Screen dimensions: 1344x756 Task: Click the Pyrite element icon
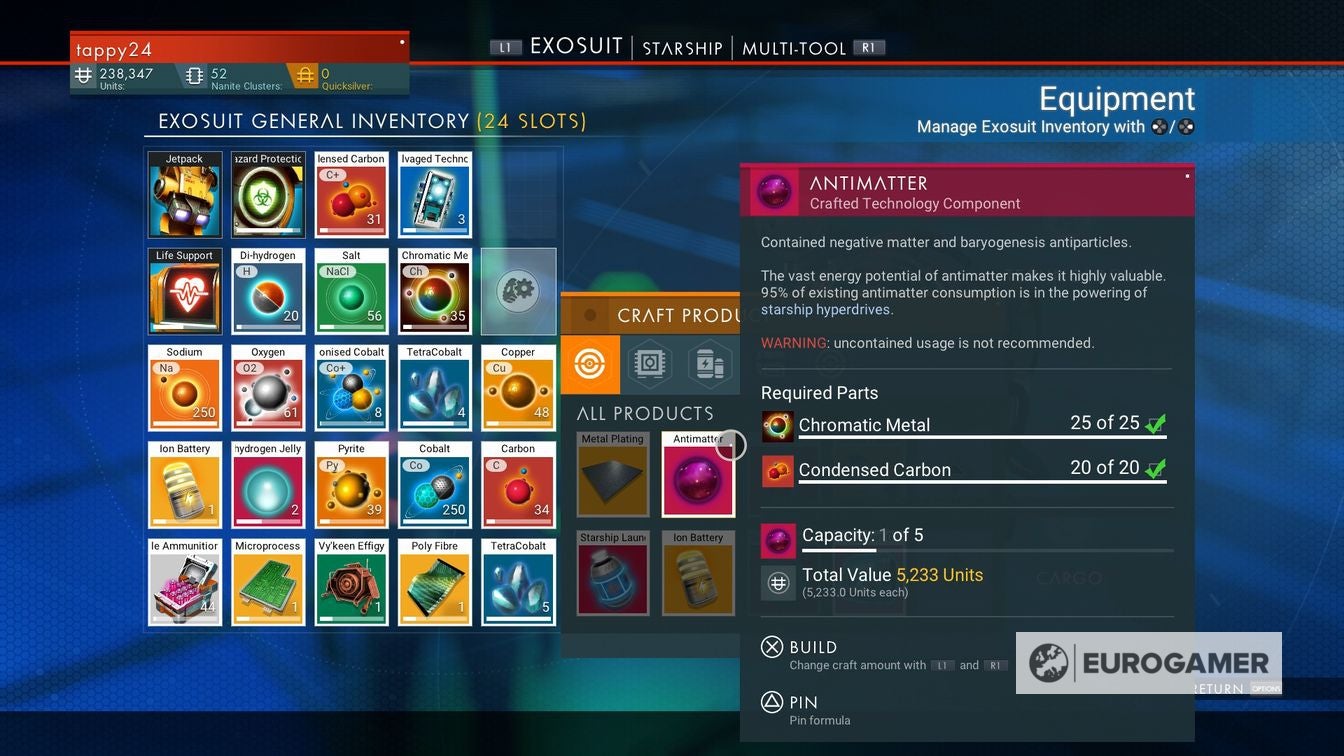click(x=351, y=485)
